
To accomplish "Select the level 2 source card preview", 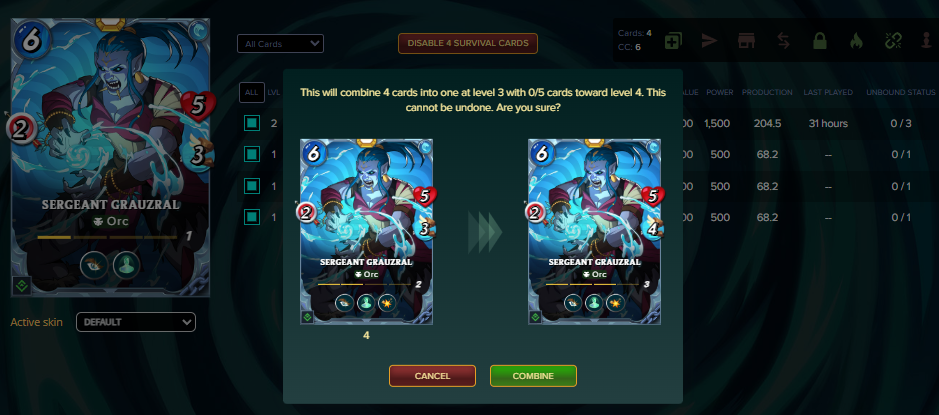I will click(366, 231).
